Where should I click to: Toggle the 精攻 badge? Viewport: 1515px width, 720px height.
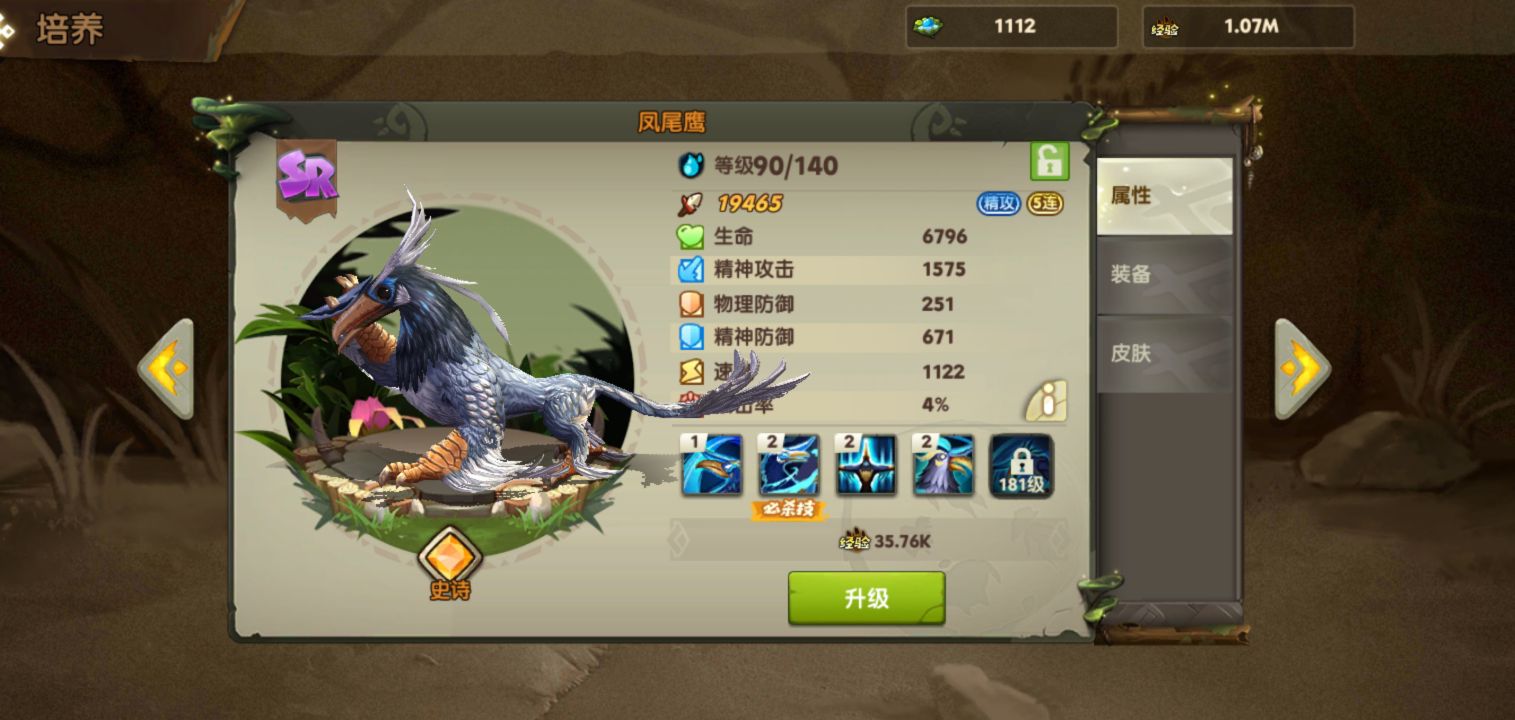(997, 204)
